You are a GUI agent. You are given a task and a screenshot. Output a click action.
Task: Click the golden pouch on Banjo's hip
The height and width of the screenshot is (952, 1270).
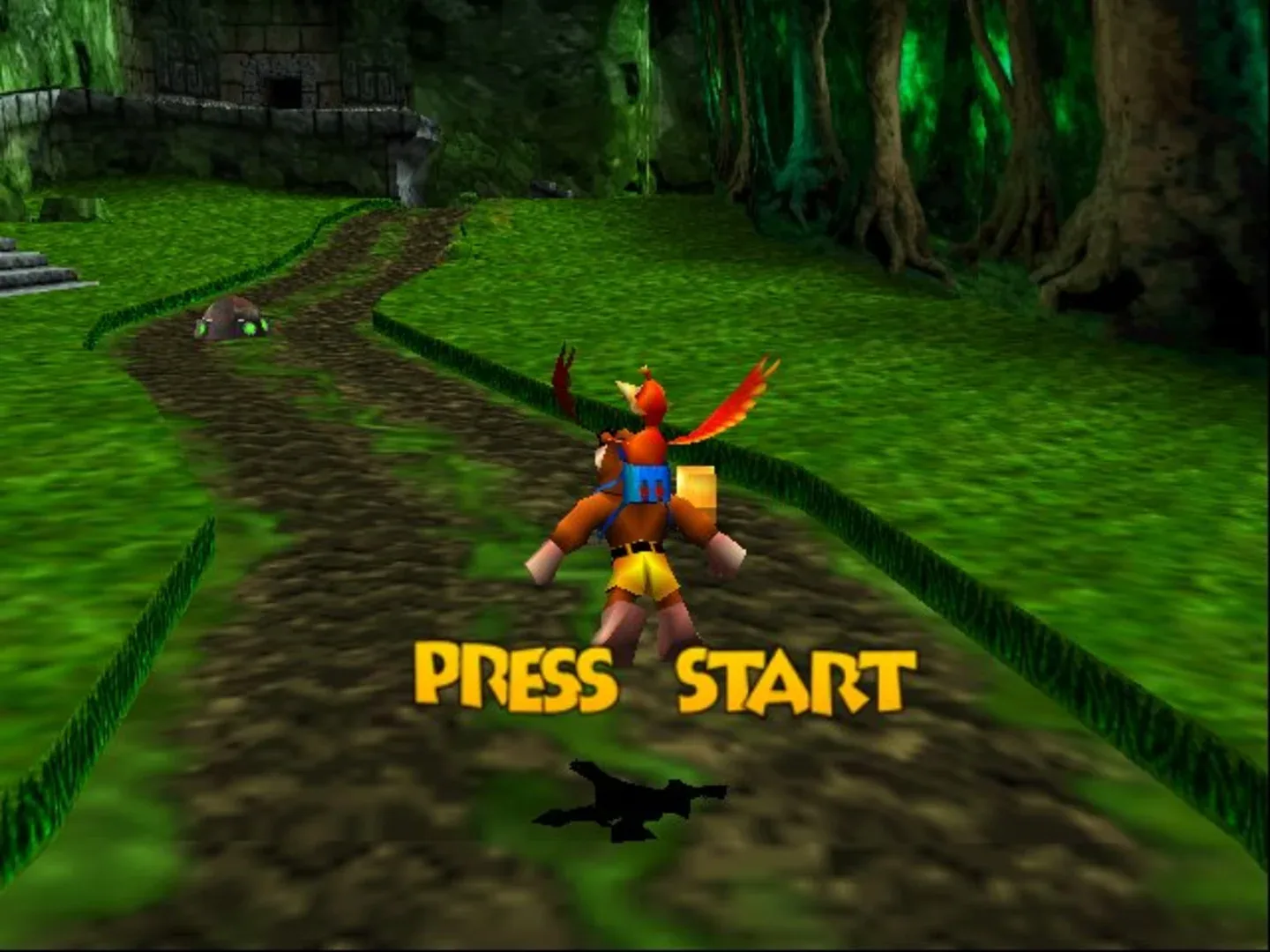click(697, 489)
